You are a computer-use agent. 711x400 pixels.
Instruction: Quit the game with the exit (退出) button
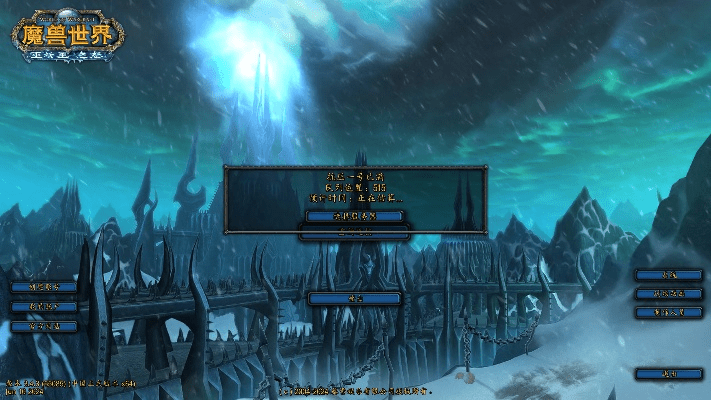pos(669,373)
